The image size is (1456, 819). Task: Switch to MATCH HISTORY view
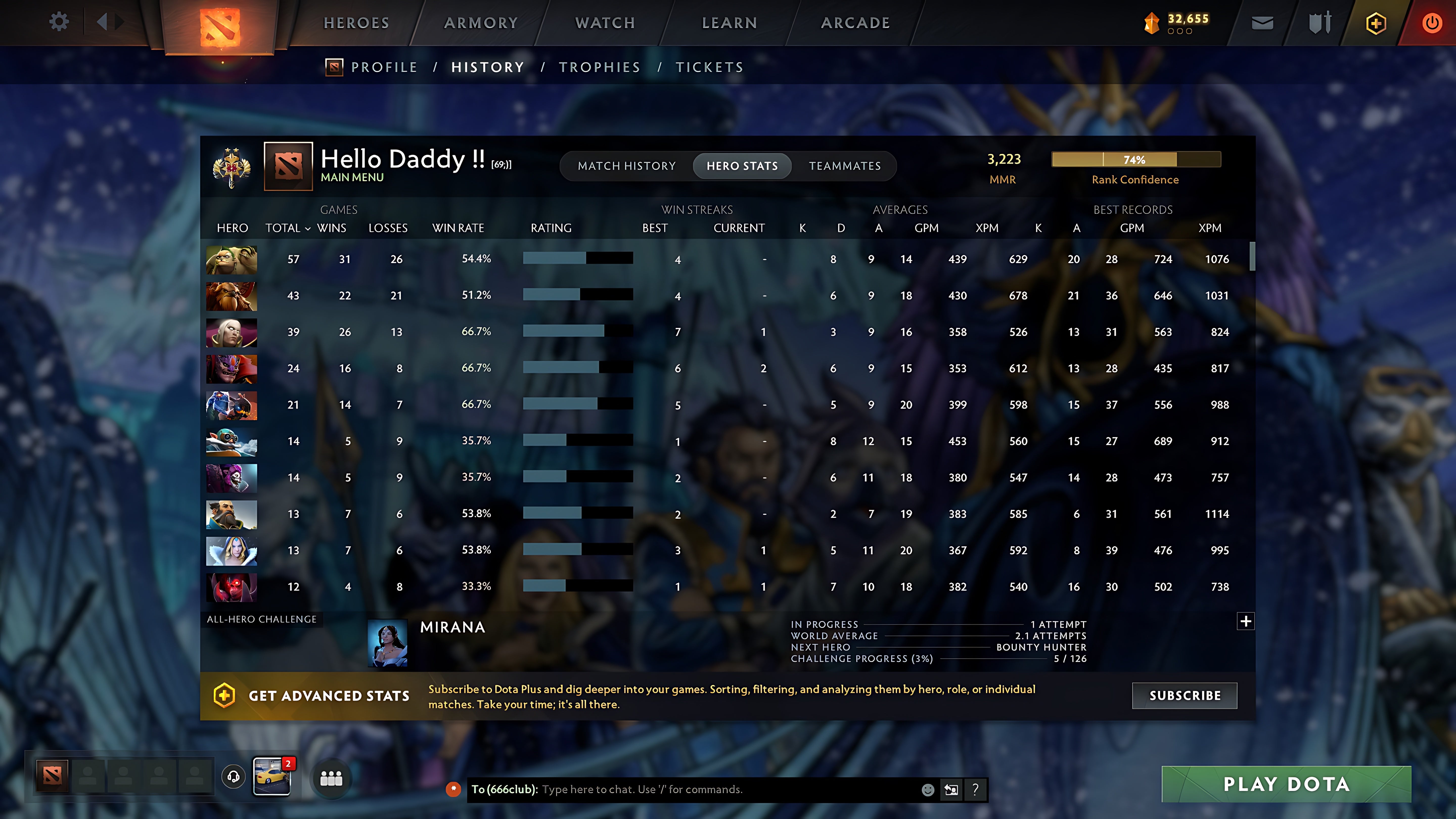coord(627,166)
